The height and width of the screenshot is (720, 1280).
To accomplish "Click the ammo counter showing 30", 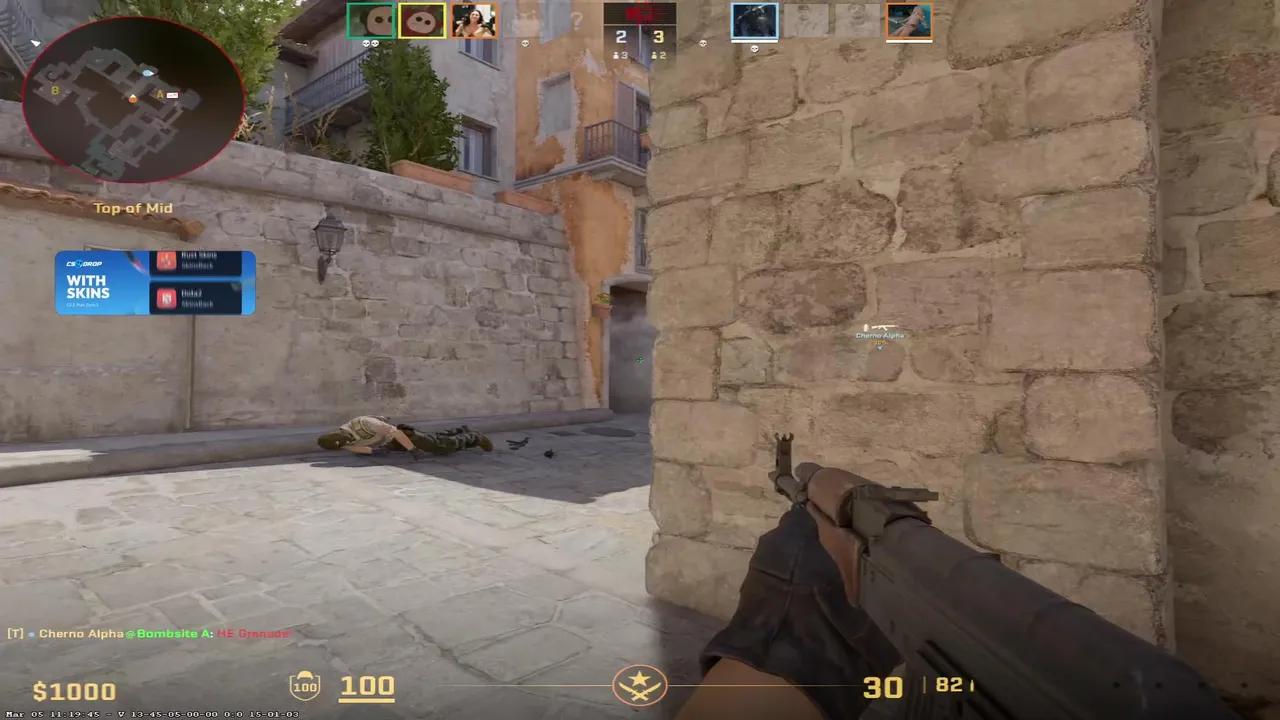I will (883, 687).
